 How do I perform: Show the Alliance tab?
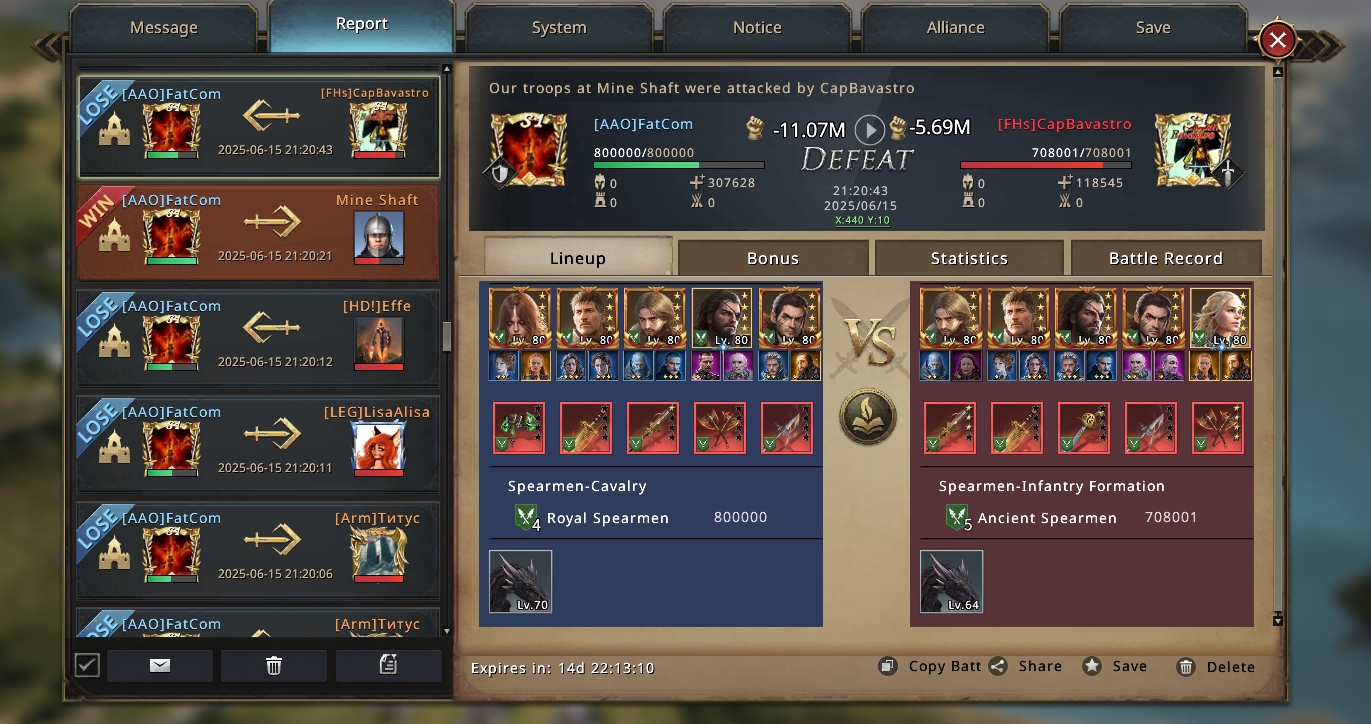coord(955,28)
